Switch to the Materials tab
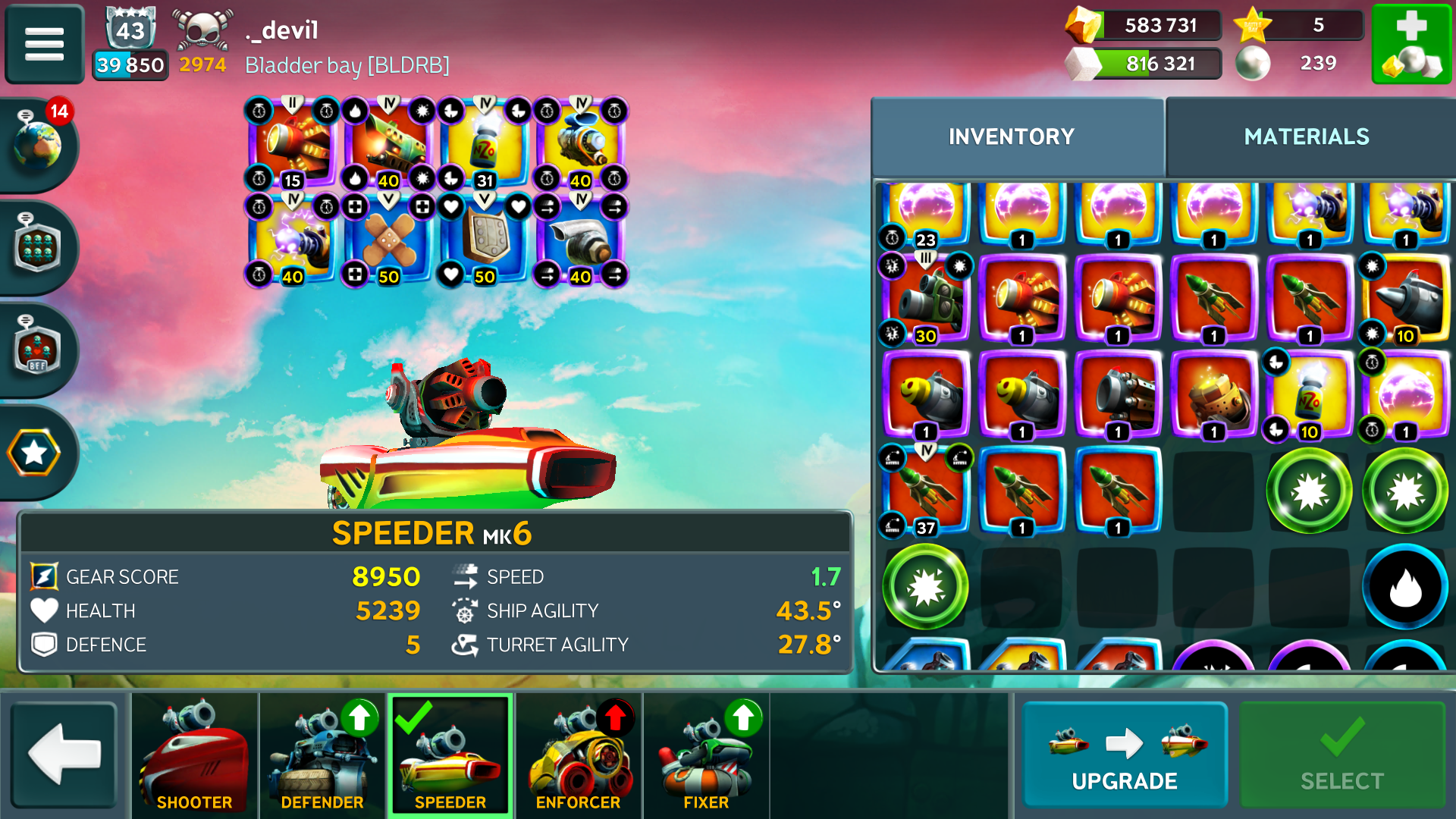This screenshot has width=1456, height=819. (1306, 136)
